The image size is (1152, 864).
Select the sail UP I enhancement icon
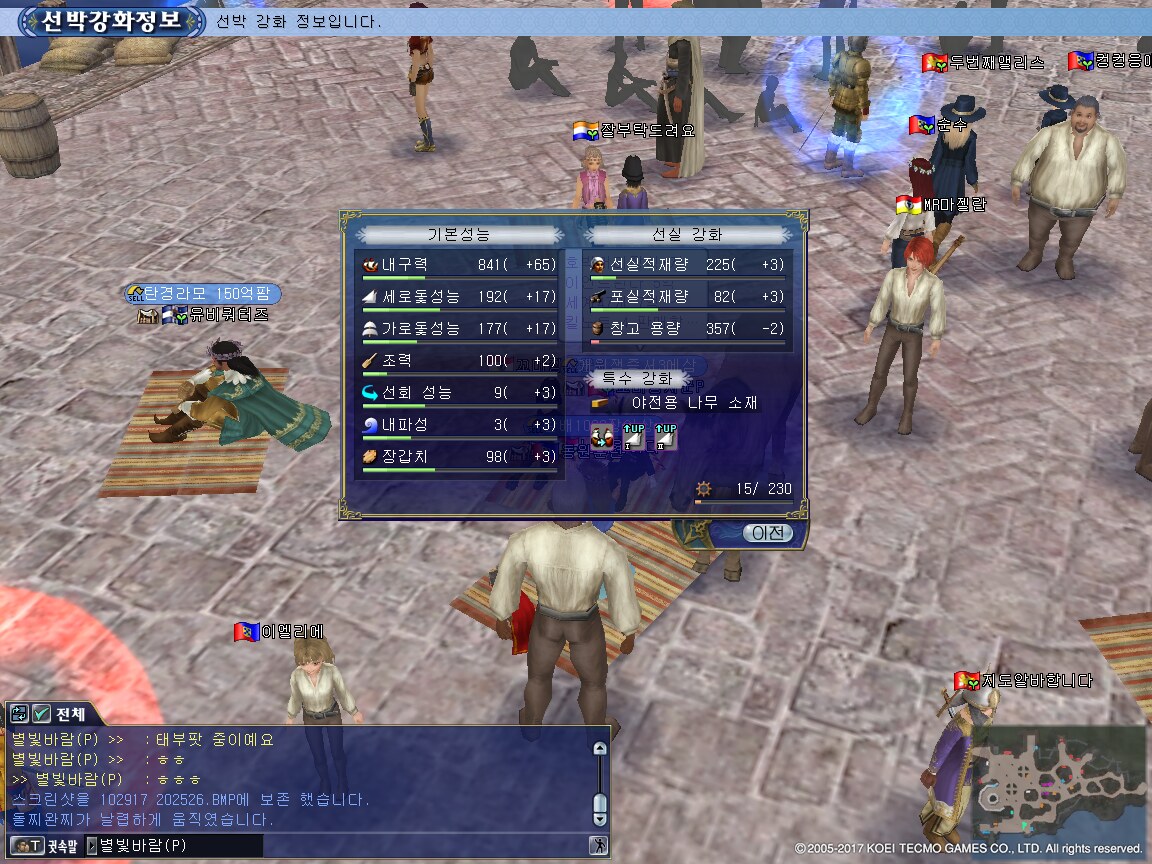[x=634, y=437]
